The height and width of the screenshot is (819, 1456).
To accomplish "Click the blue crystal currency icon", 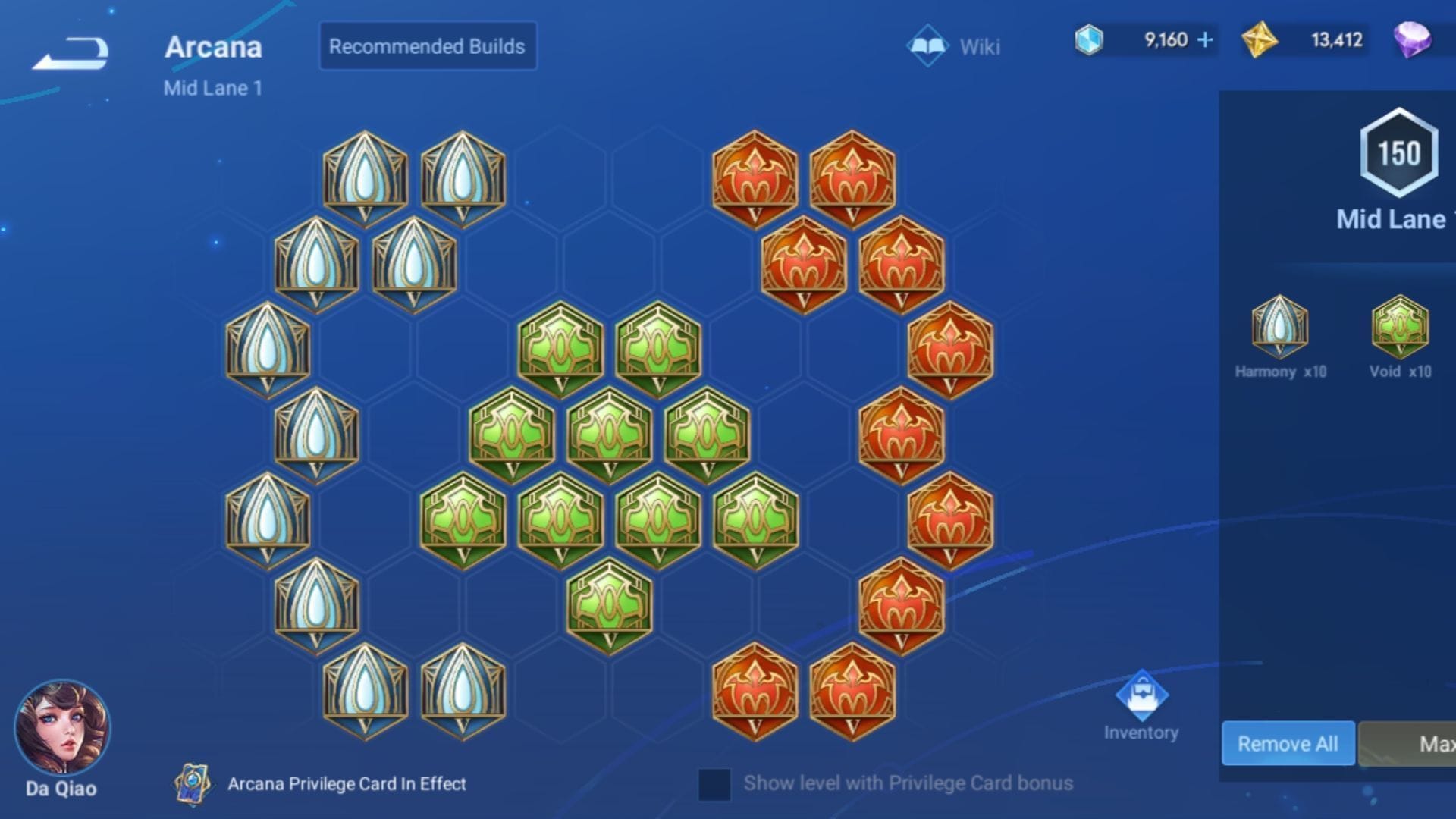I will click(1090, 40).
